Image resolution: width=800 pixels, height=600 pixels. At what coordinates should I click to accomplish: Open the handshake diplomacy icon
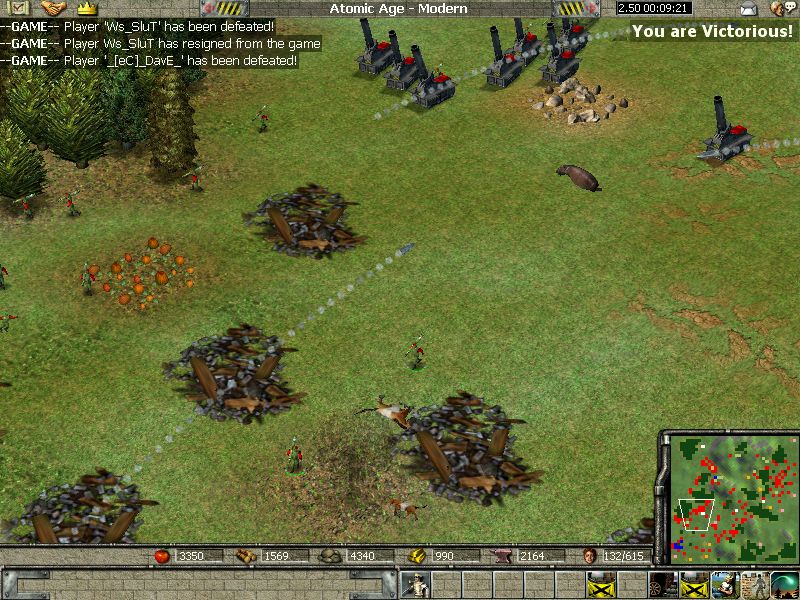[47, 8]
